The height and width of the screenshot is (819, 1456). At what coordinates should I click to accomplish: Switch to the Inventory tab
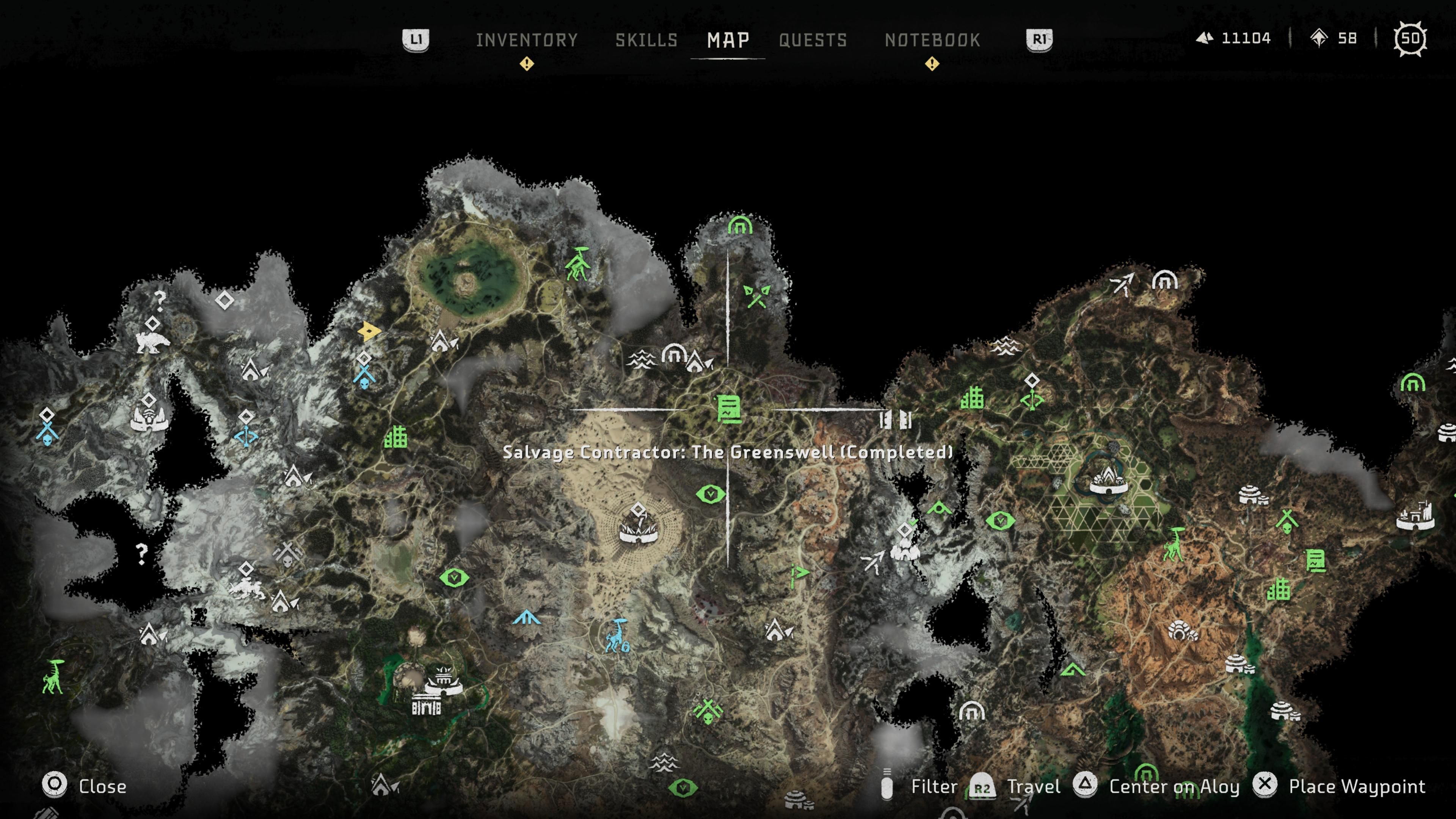click(x=526, y=40)
